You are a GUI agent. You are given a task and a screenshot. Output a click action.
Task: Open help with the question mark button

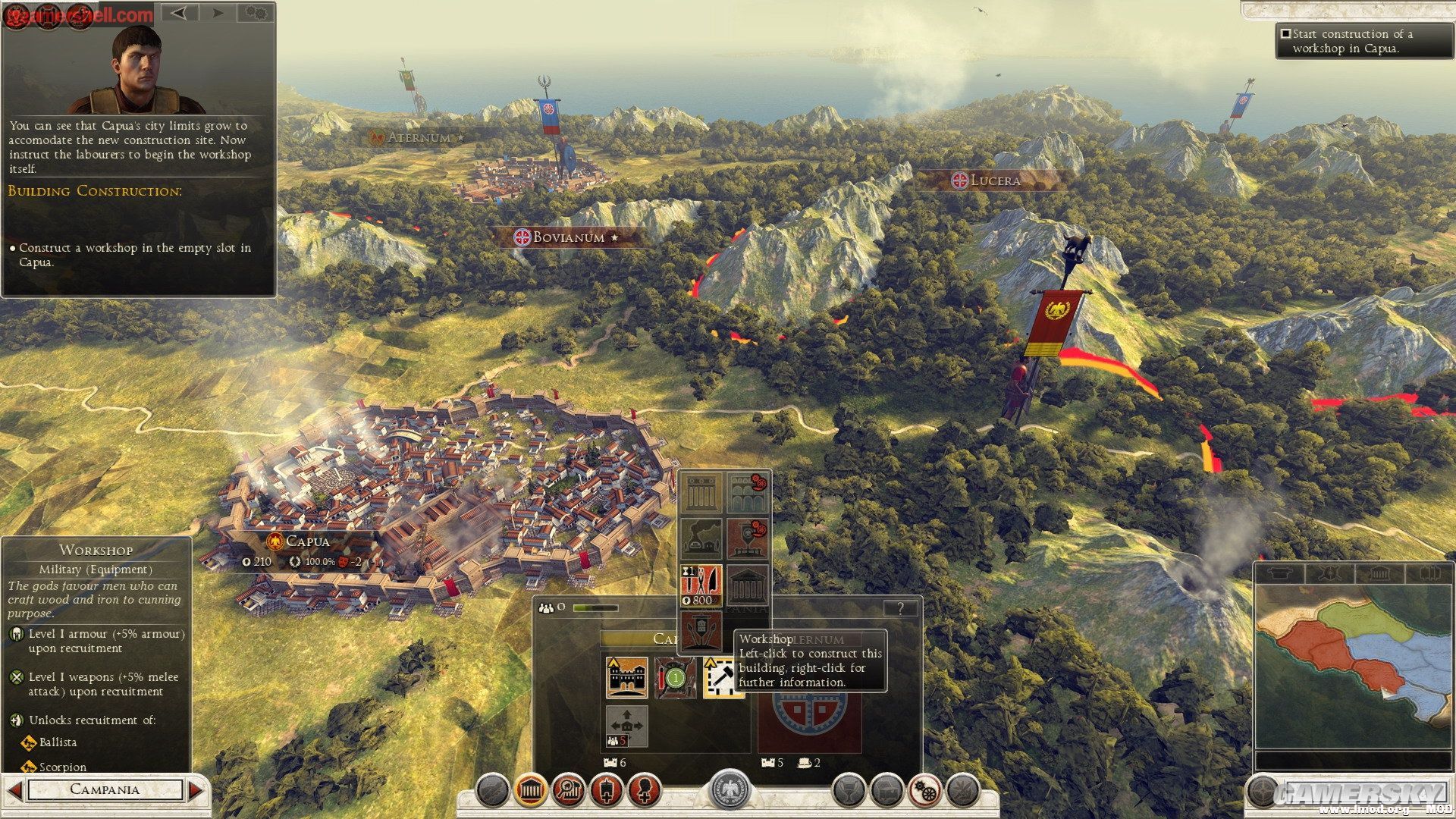point(900,606)
